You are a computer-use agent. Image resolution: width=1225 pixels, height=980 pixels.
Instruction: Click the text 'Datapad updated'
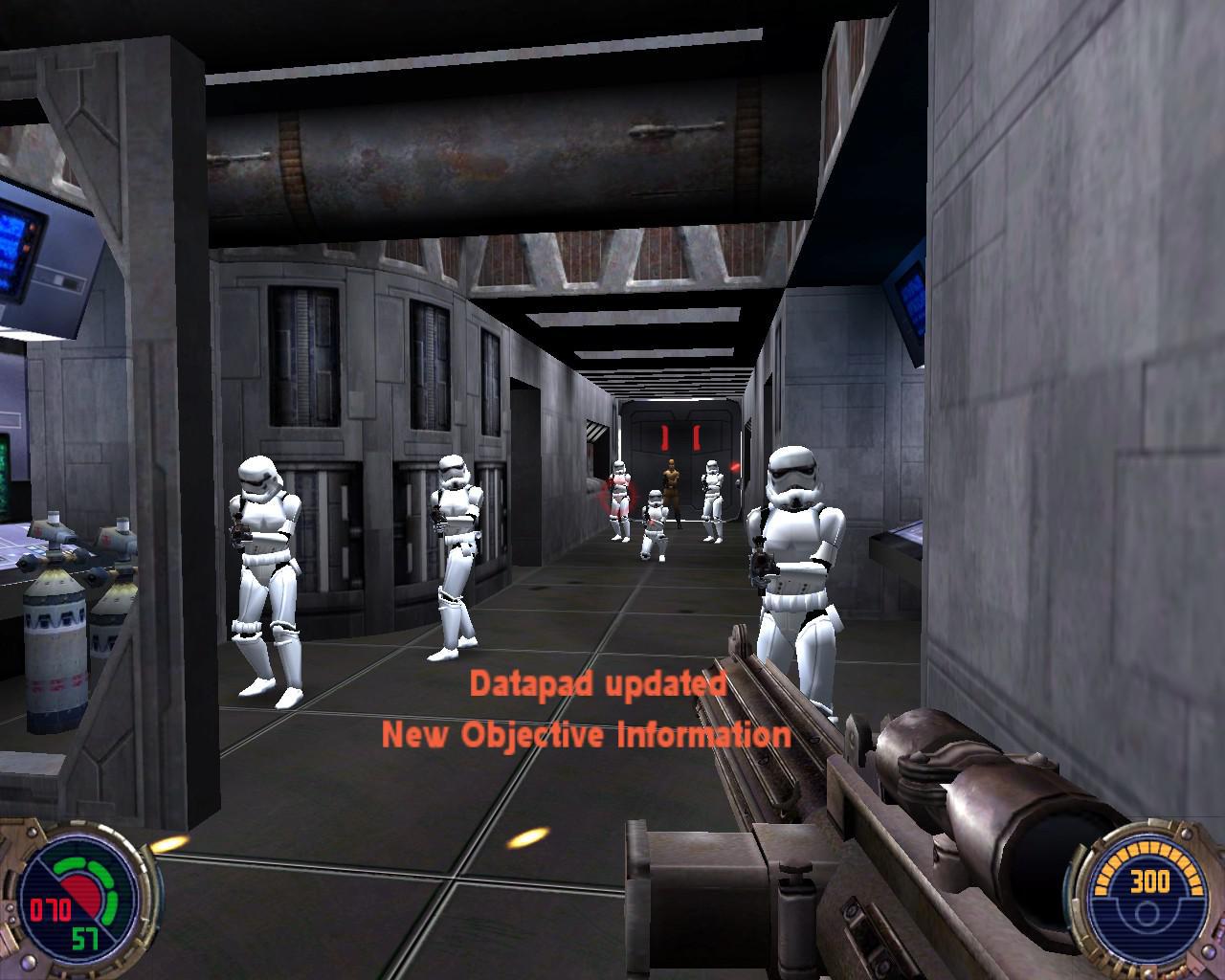click(x=600, y=684)
